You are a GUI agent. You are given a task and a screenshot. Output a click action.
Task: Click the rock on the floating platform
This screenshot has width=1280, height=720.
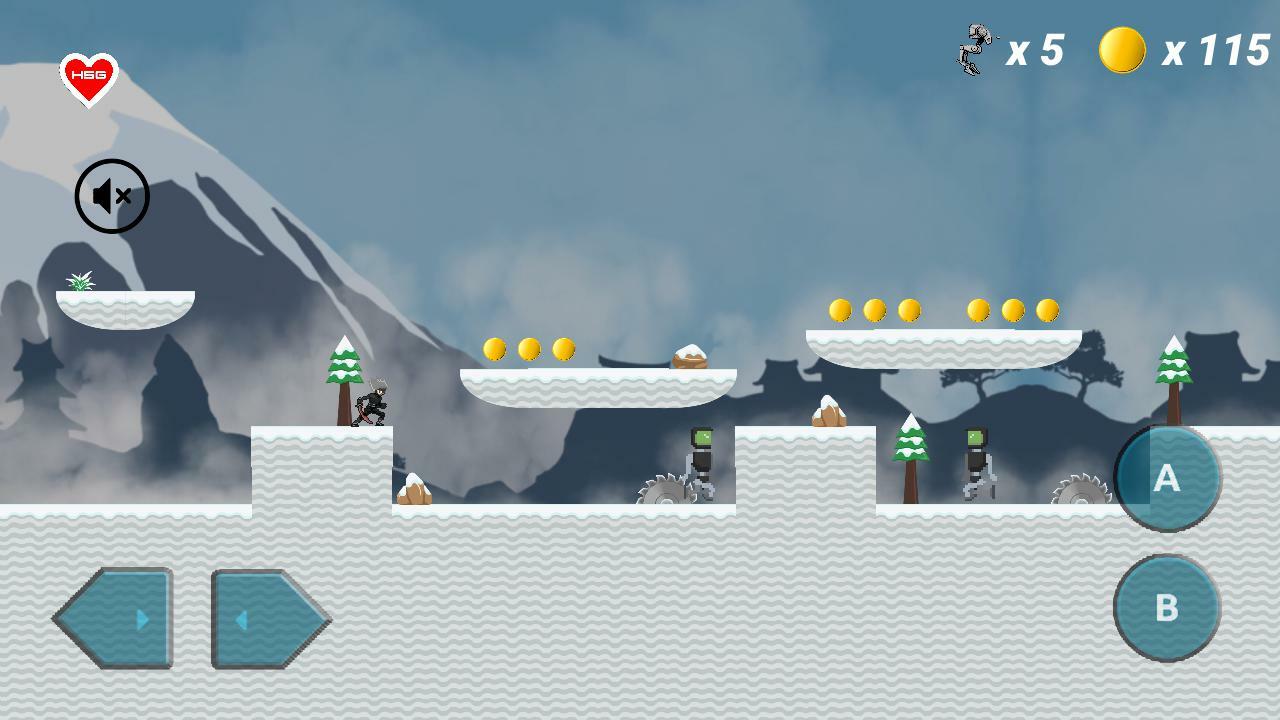click(x=690, y=358)
